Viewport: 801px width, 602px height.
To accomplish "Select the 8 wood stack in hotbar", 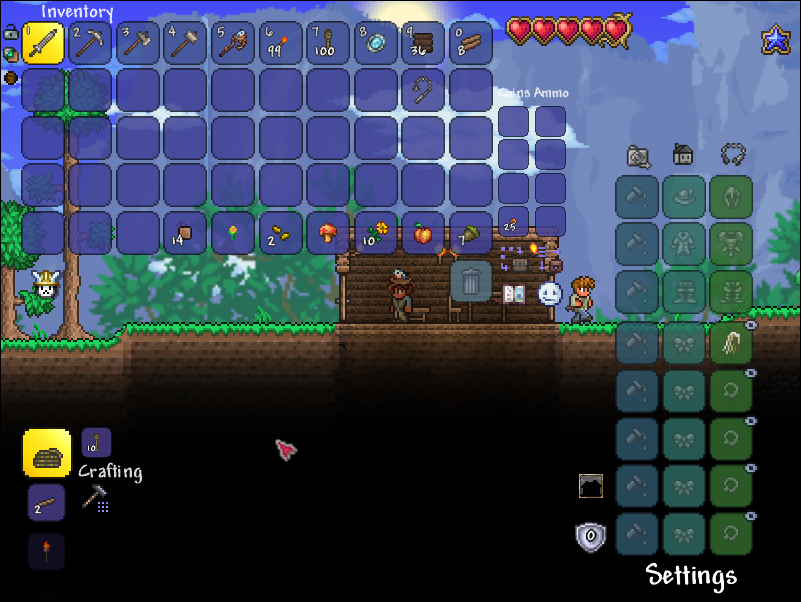I will [x=471, y=42].
